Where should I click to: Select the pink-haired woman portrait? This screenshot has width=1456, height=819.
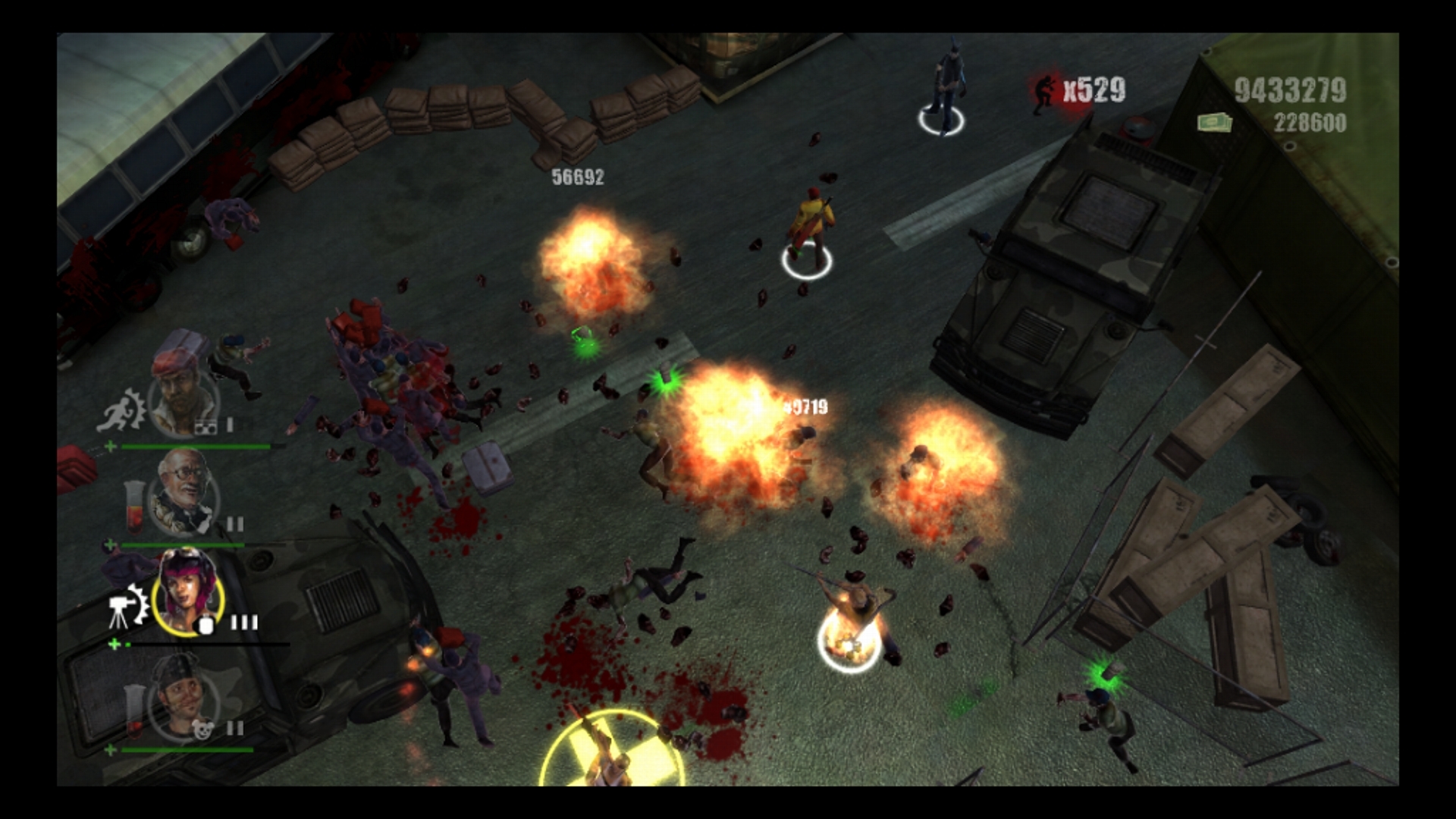[x=187, y=590]
